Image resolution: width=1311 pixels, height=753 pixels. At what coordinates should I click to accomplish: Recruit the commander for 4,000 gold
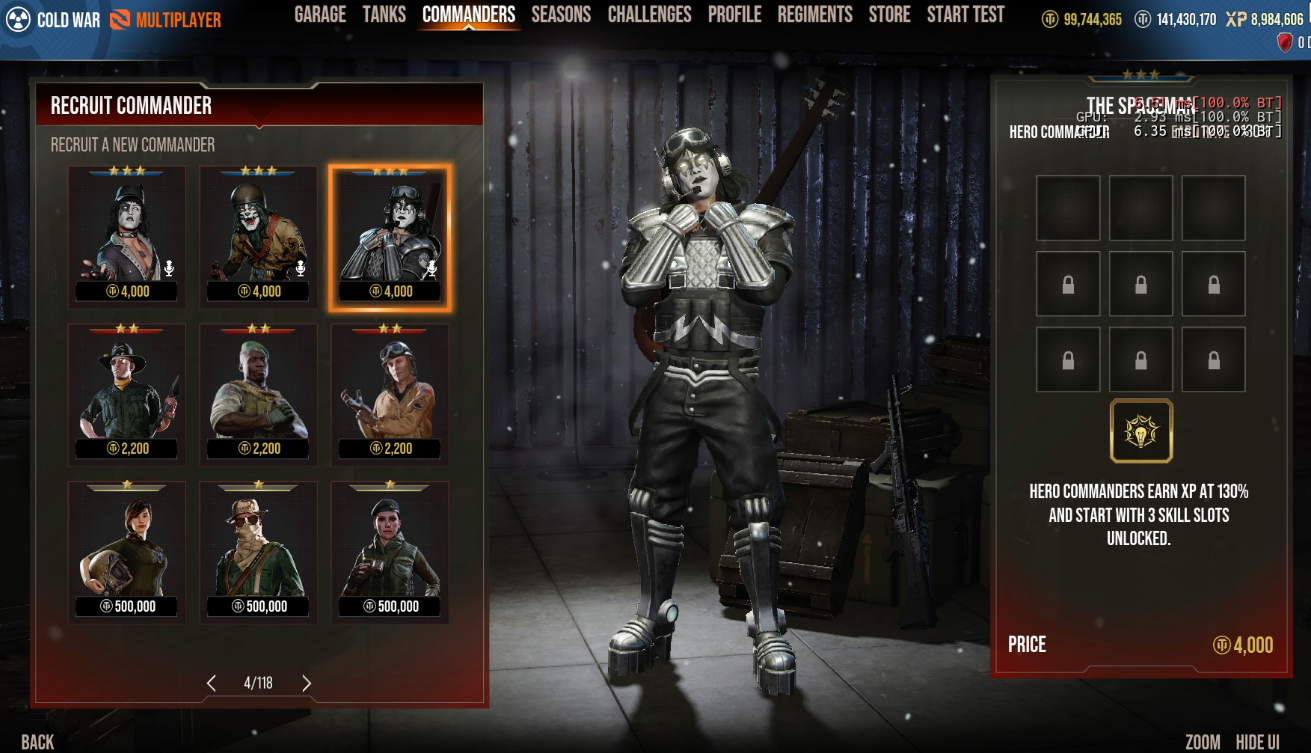(x=1242, y=645)
